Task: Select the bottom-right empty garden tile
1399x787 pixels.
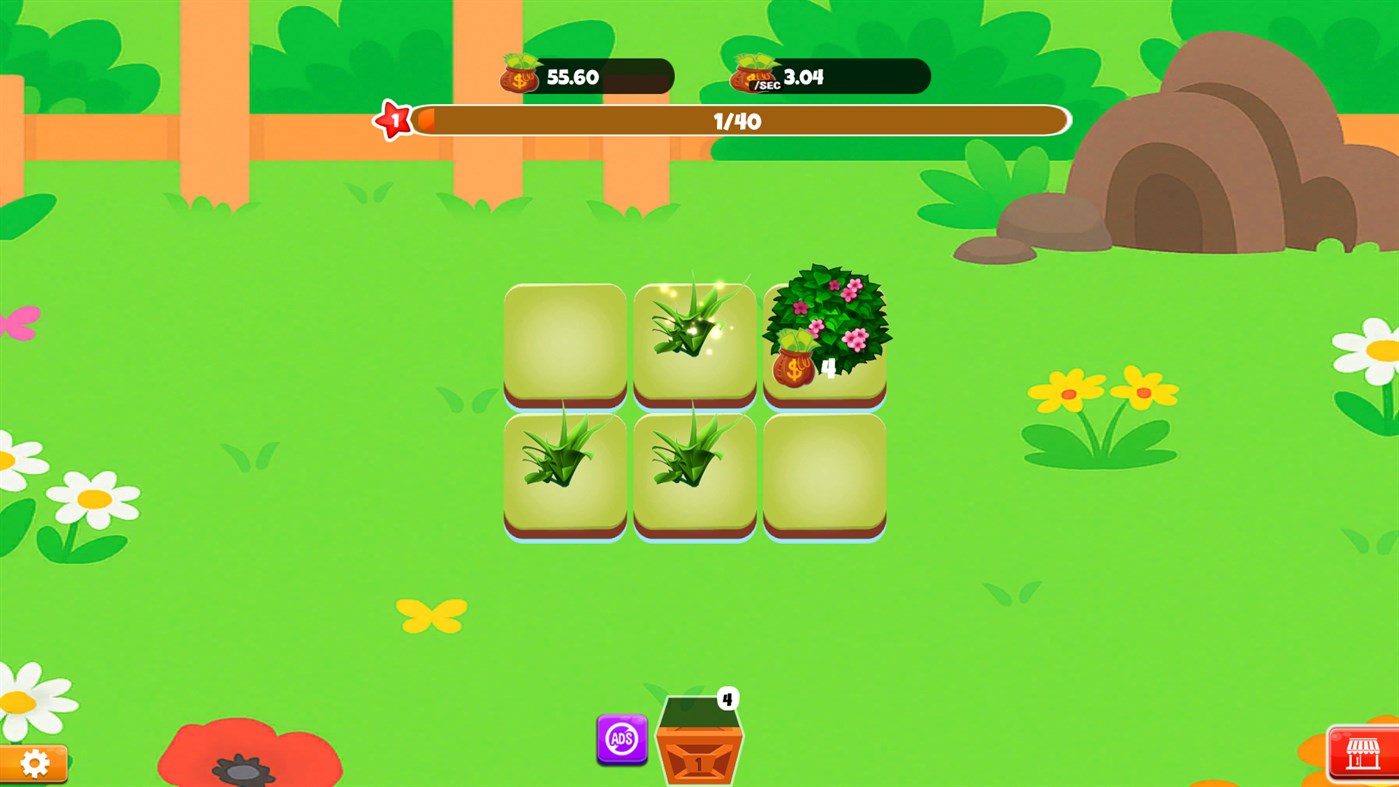Action: coord(823,472)
